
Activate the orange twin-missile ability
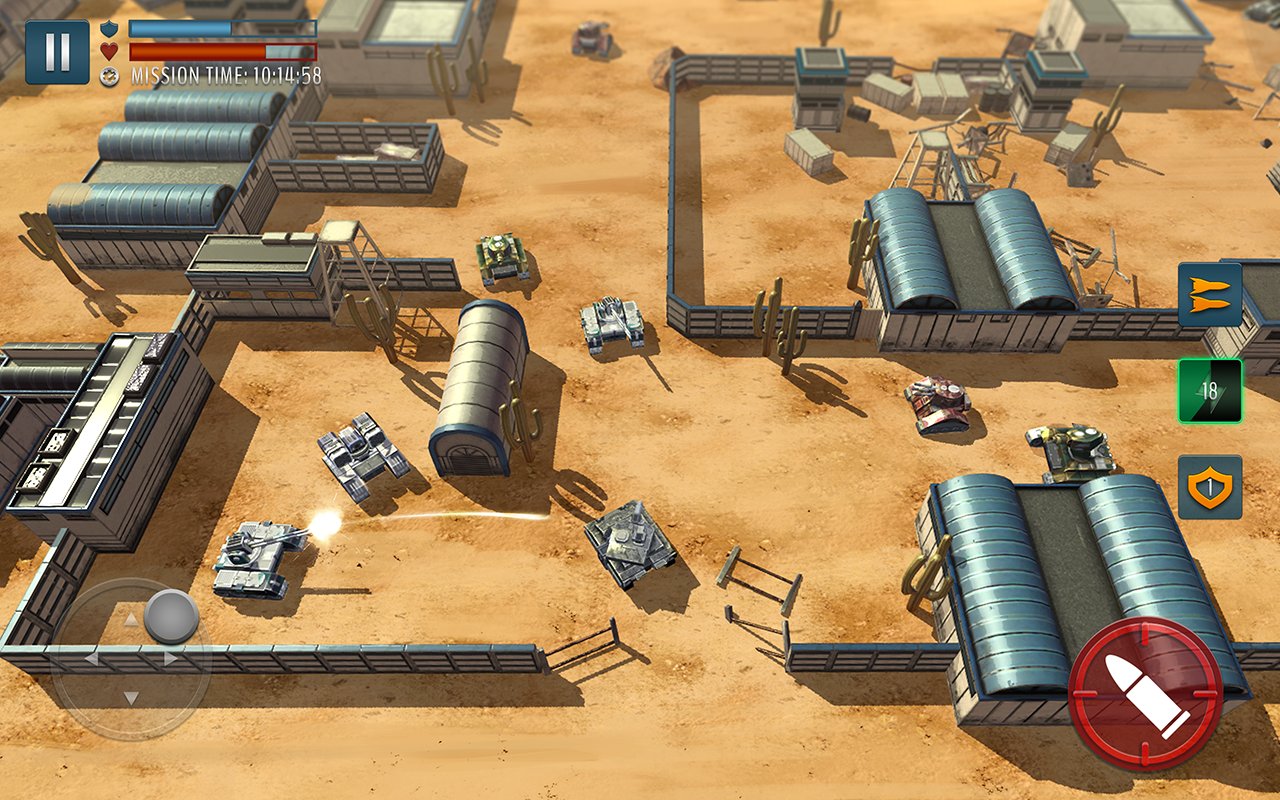point(1209,295)
